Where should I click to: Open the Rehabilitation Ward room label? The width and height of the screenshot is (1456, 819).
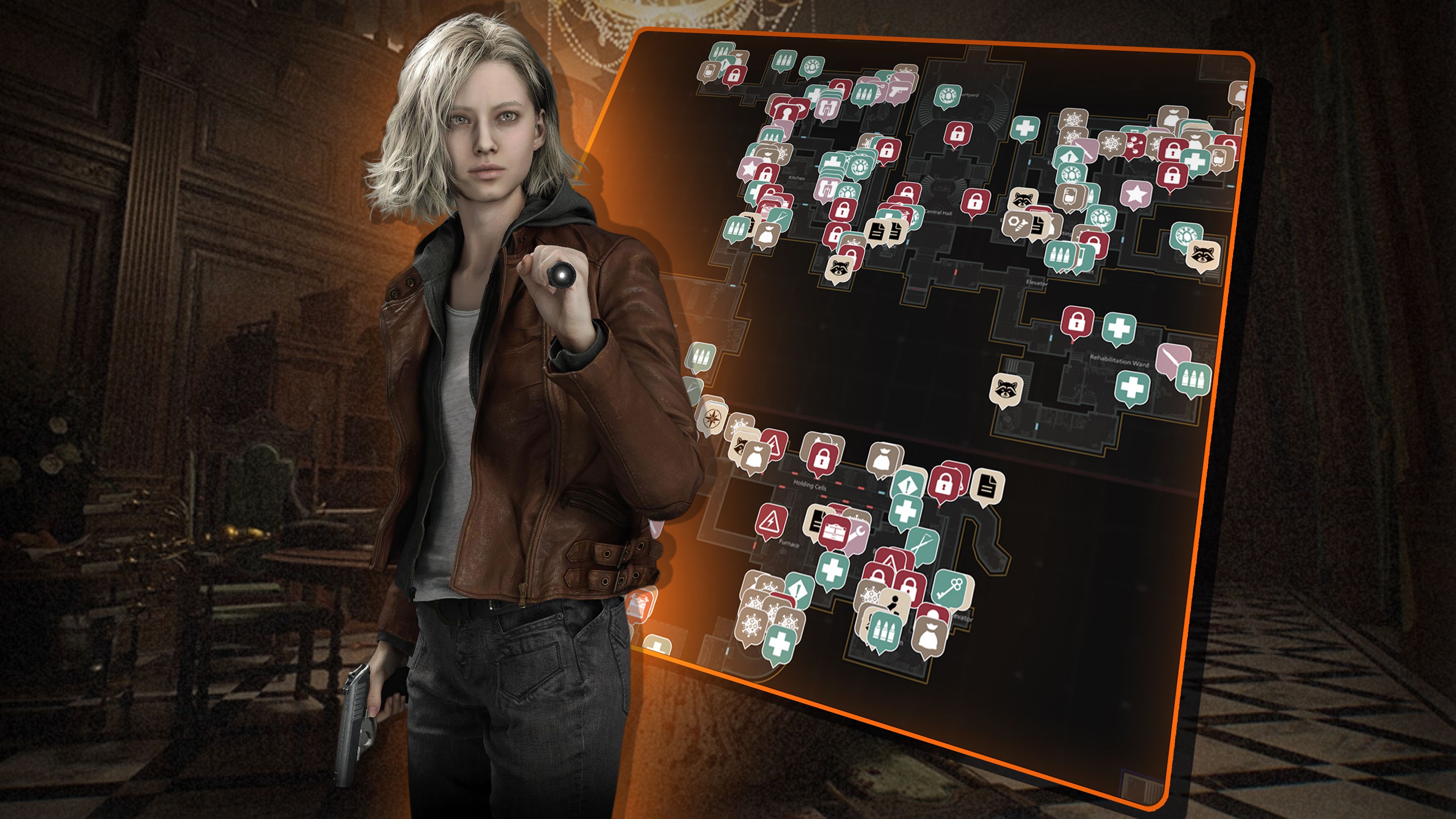(x=1120, y=360)
